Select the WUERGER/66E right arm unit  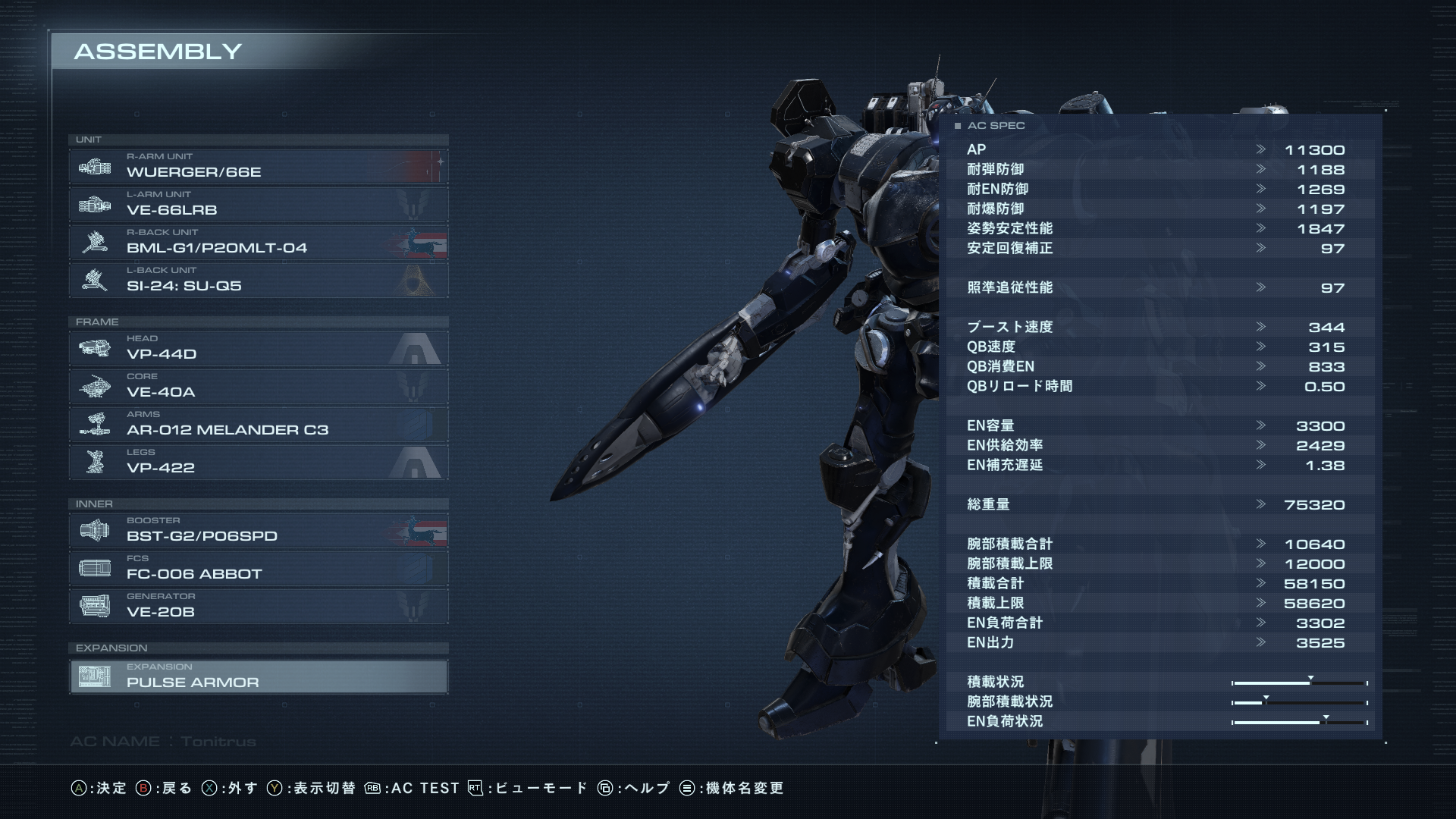click(258, 166)
